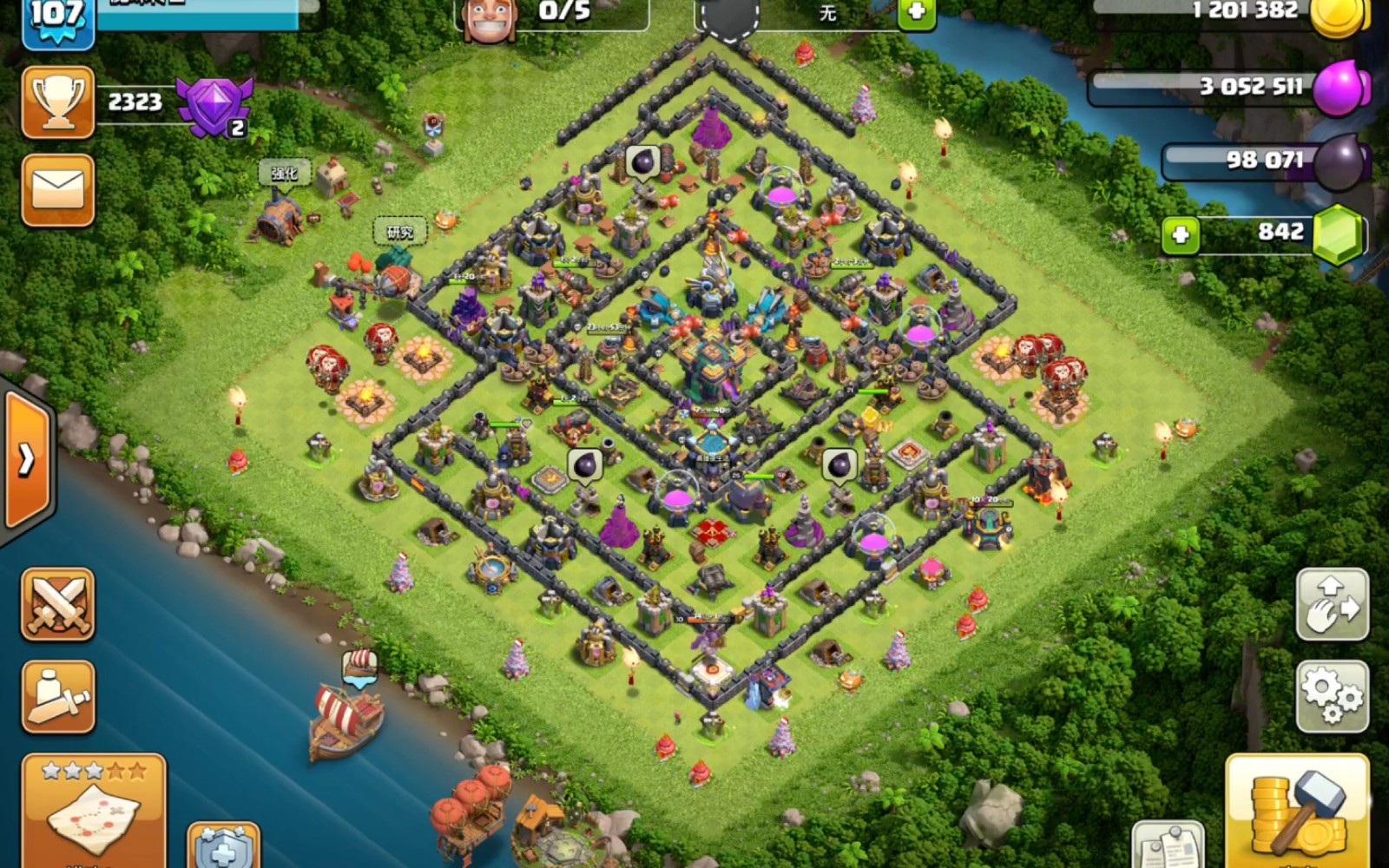The width and height of the screenshot is (1389, 868).
Task: Open the army training overview
Action: (x=57, y=696)
